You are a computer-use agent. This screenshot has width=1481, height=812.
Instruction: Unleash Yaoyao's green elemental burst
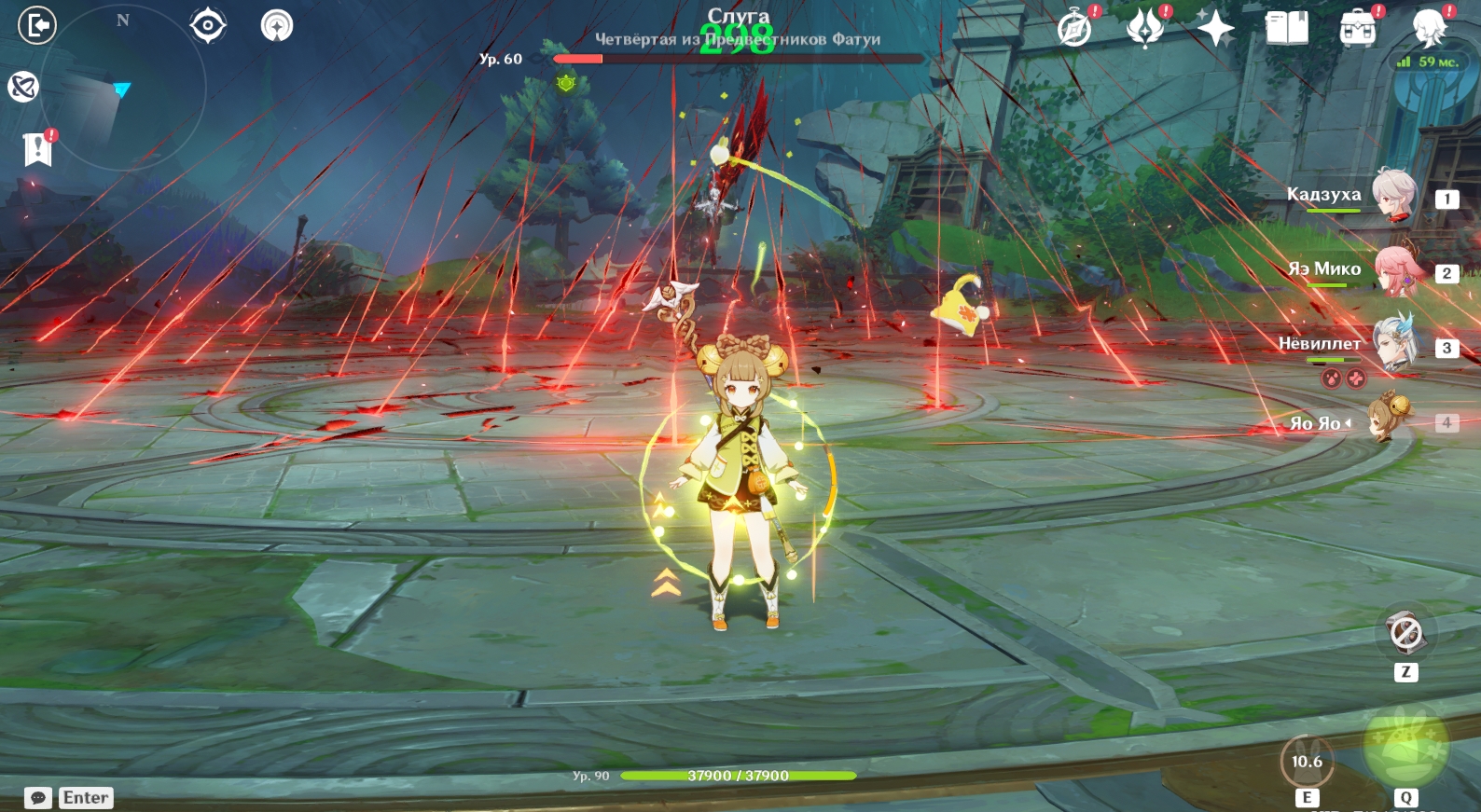coord(1405,747)
